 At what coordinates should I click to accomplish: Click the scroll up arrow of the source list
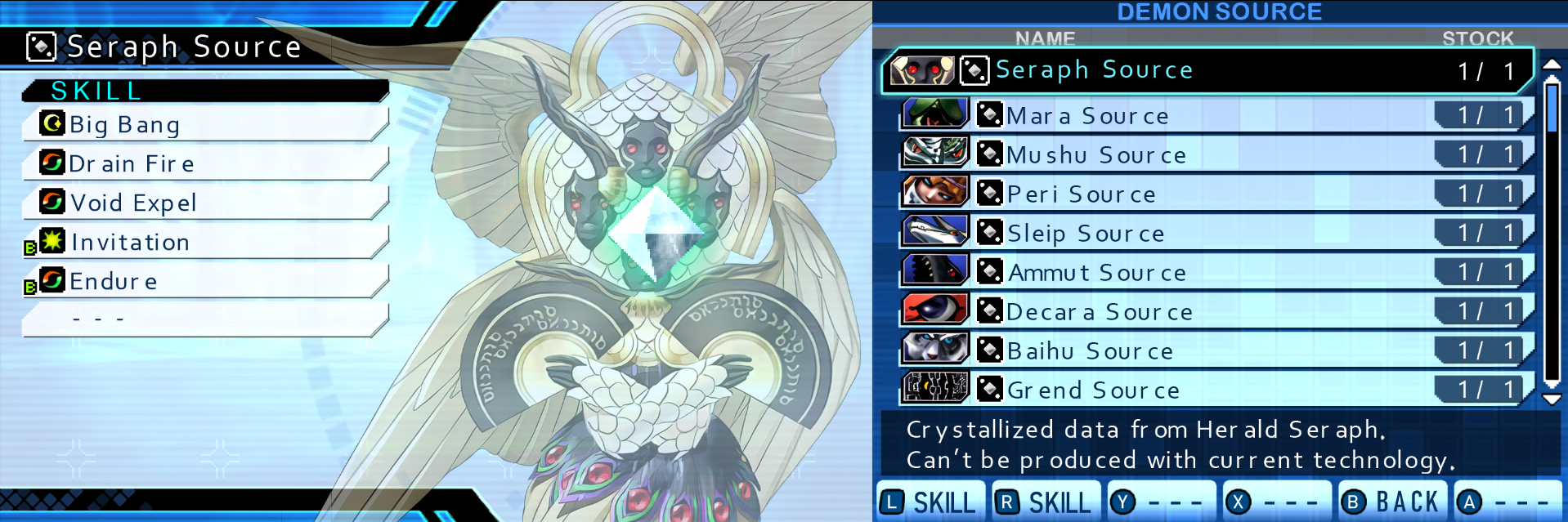pos(1552,65)
